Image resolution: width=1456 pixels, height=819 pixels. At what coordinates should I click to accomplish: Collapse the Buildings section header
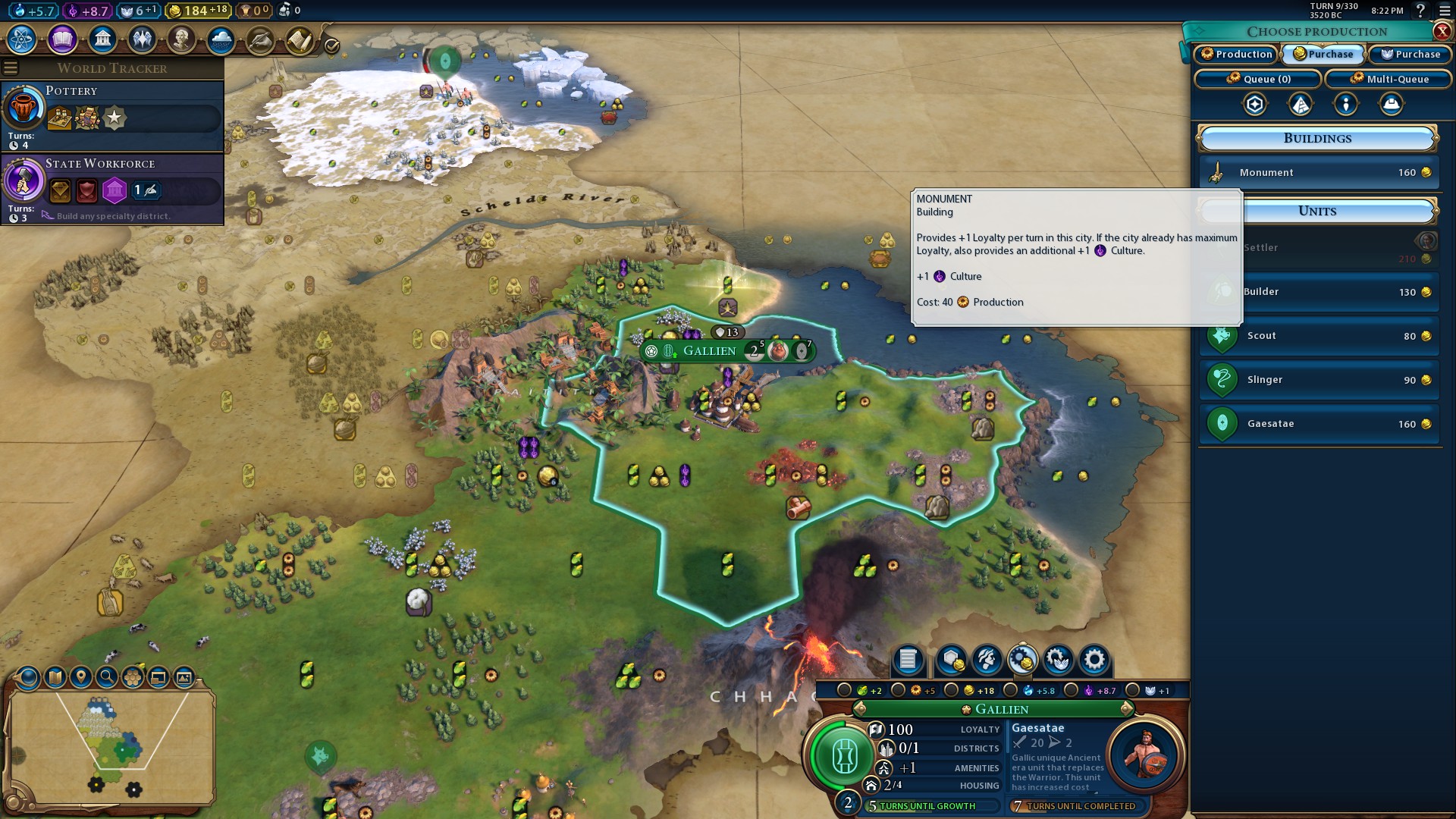[x=1317, y=139]
